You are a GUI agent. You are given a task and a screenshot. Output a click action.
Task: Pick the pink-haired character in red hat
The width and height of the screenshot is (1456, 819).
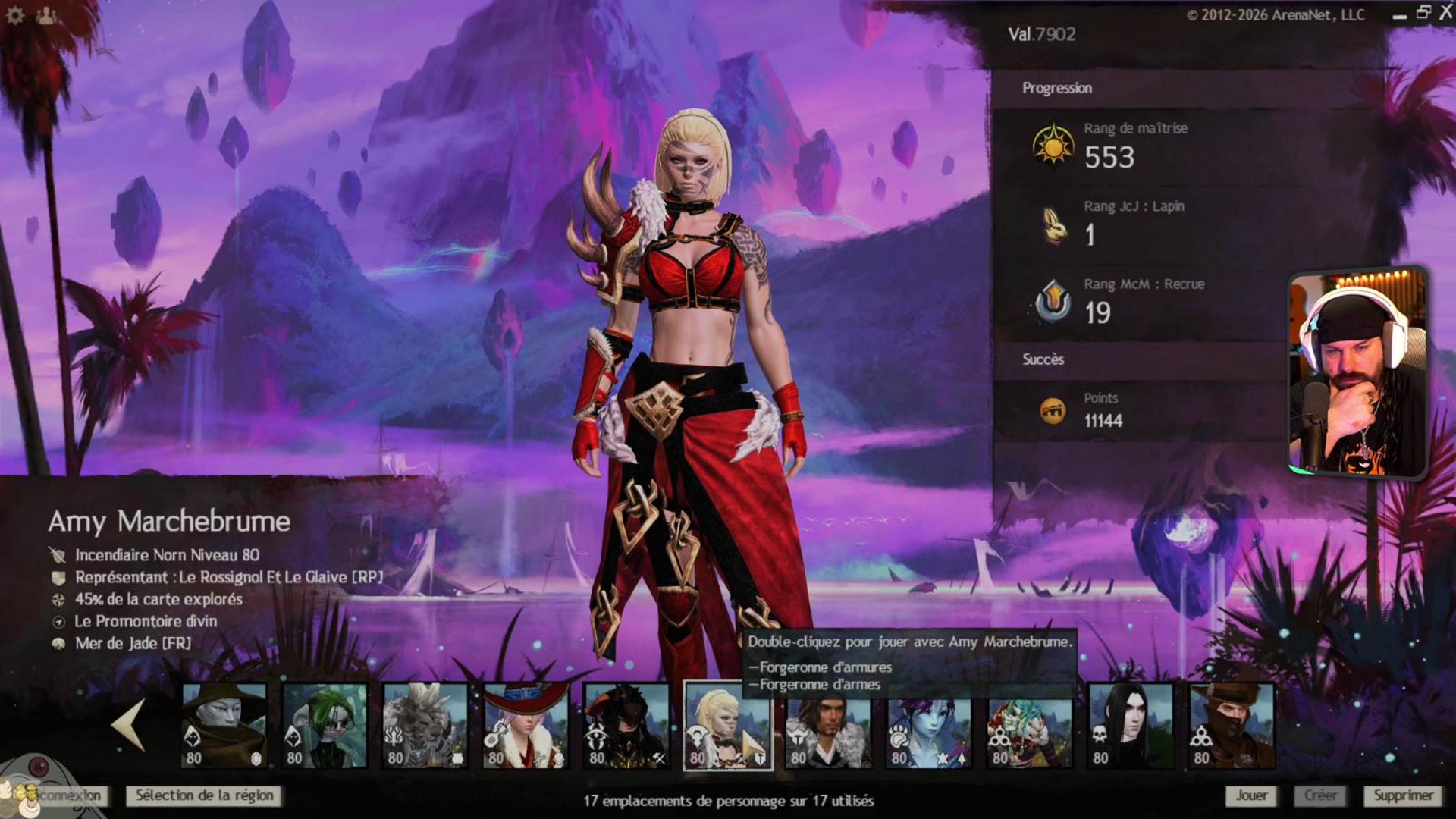pyautogui.click(x=526, y=726)
